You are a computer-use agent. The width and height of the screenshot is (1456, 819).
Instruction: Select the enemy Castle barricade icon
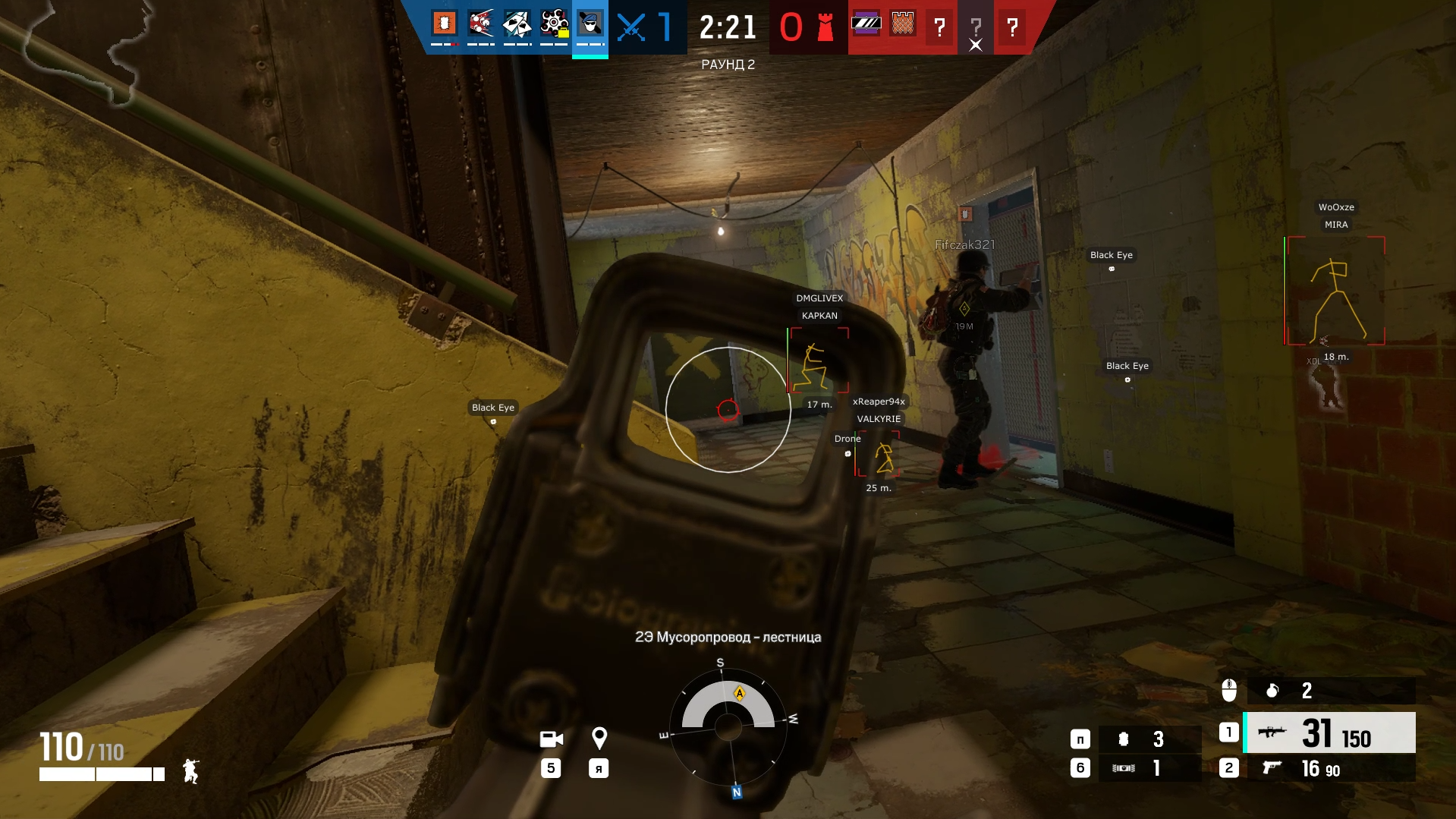coord(902,24)
